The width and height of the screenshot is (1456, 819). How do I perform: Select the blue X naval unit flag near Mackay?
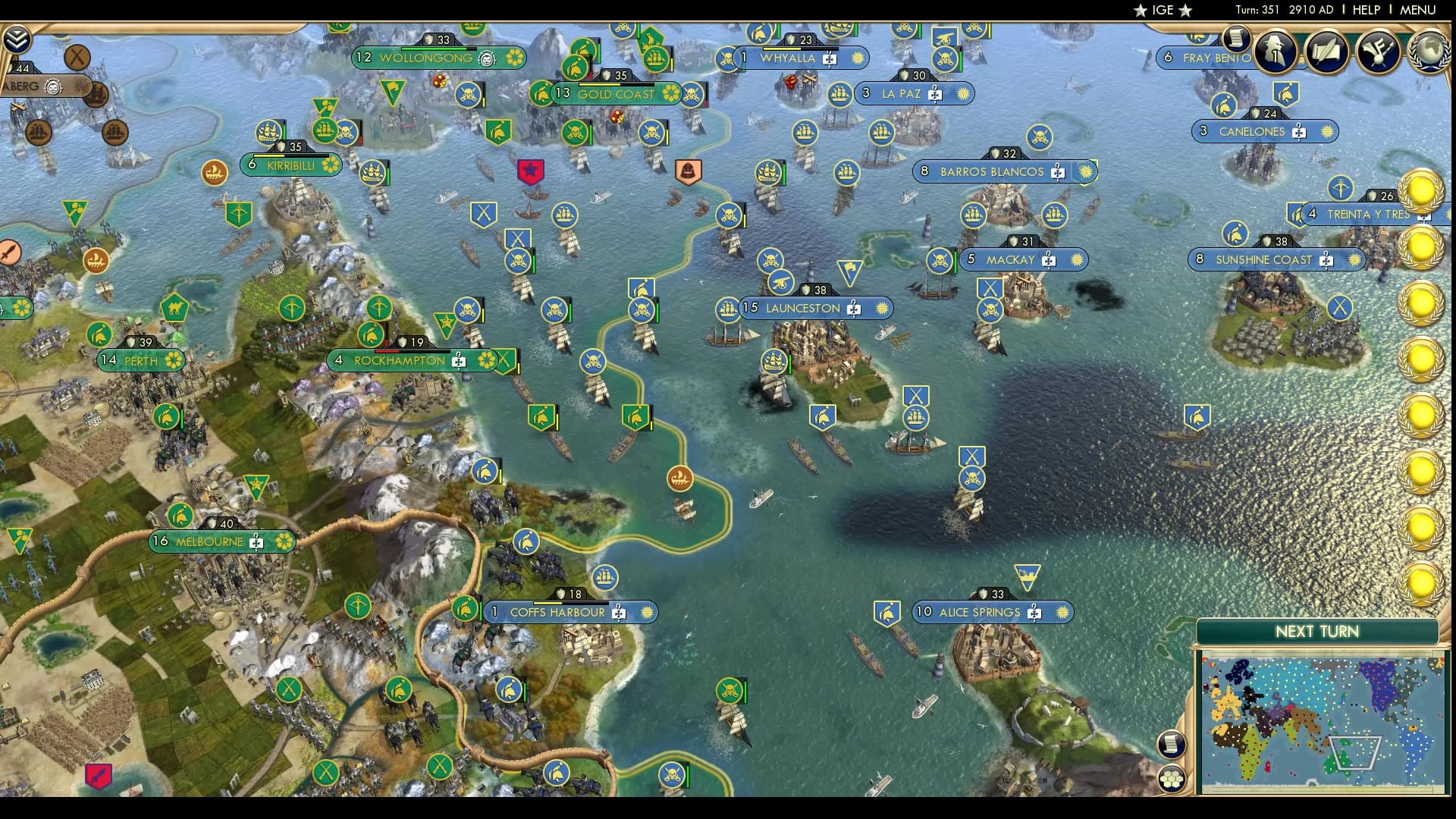[990, 288]
